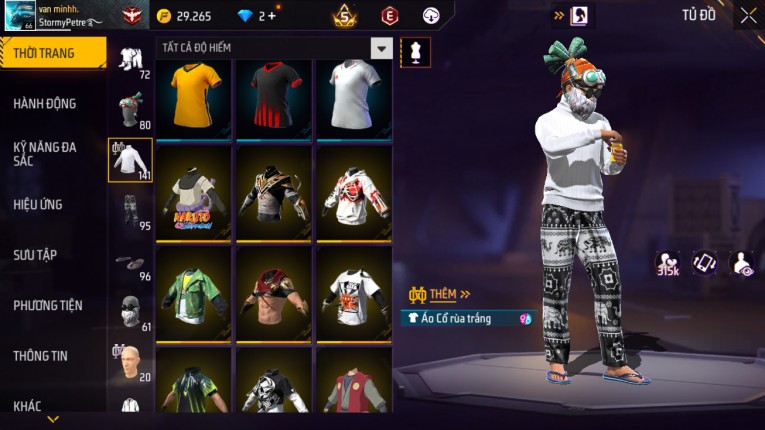
Task: Go to the Hiệu Ứng category
Action: point(39,204)
